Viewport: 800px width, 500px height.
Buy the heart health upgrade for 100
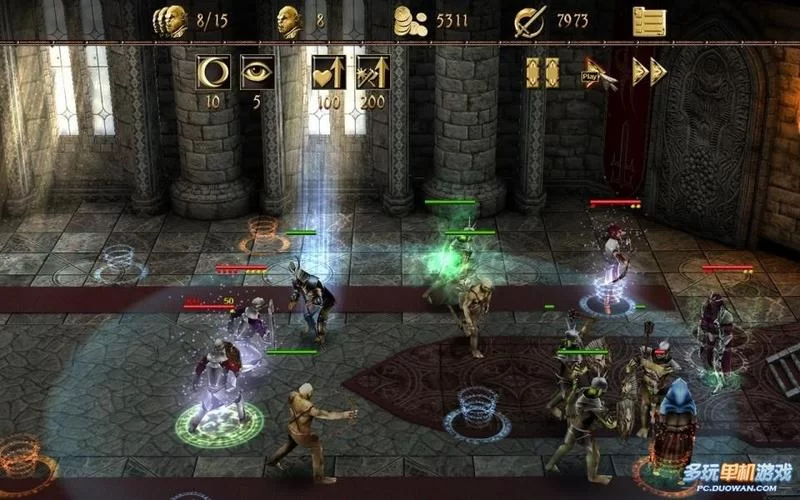pos(328,72)
